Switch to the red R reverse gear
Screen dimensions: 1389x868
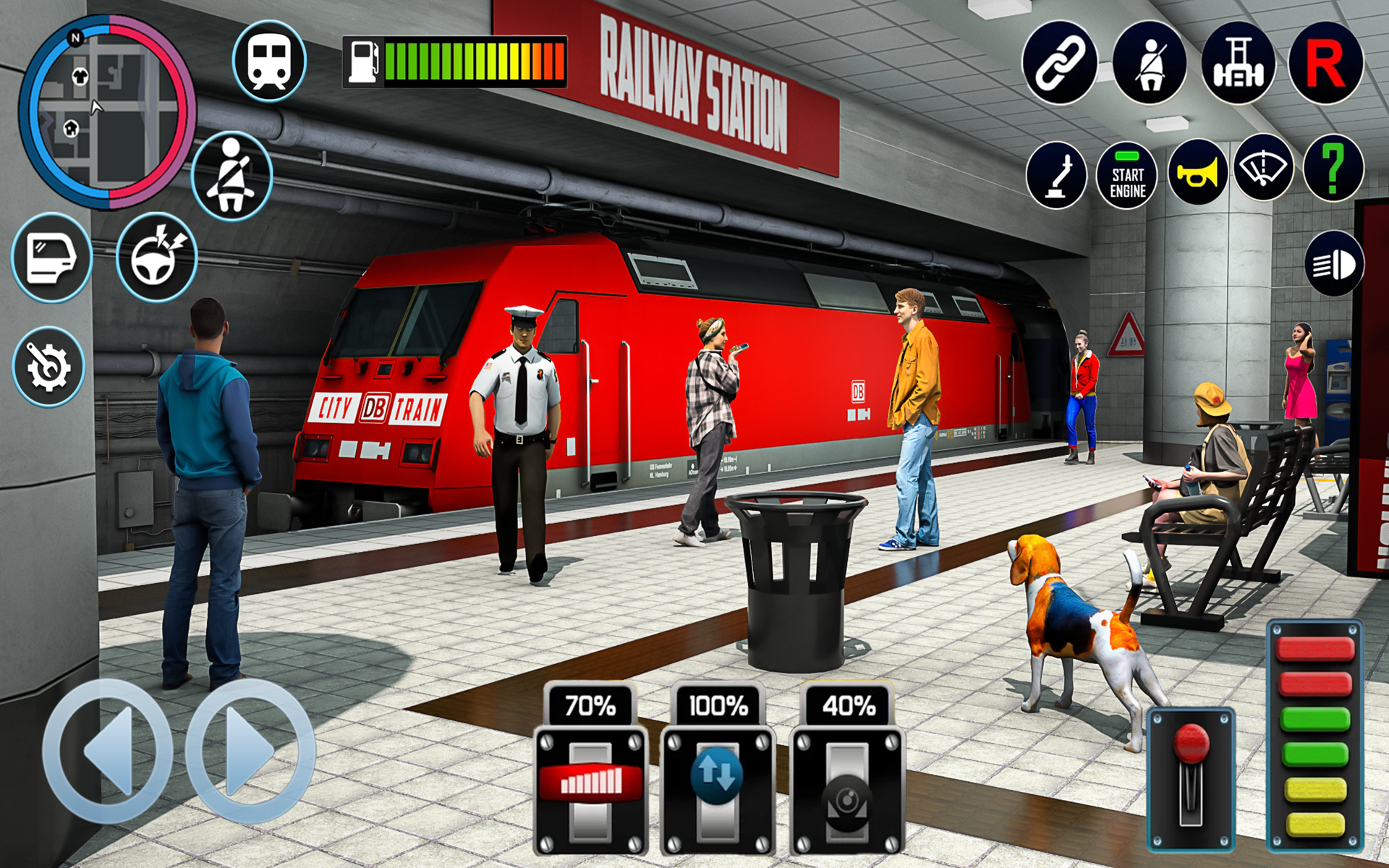coord(1325,63)
